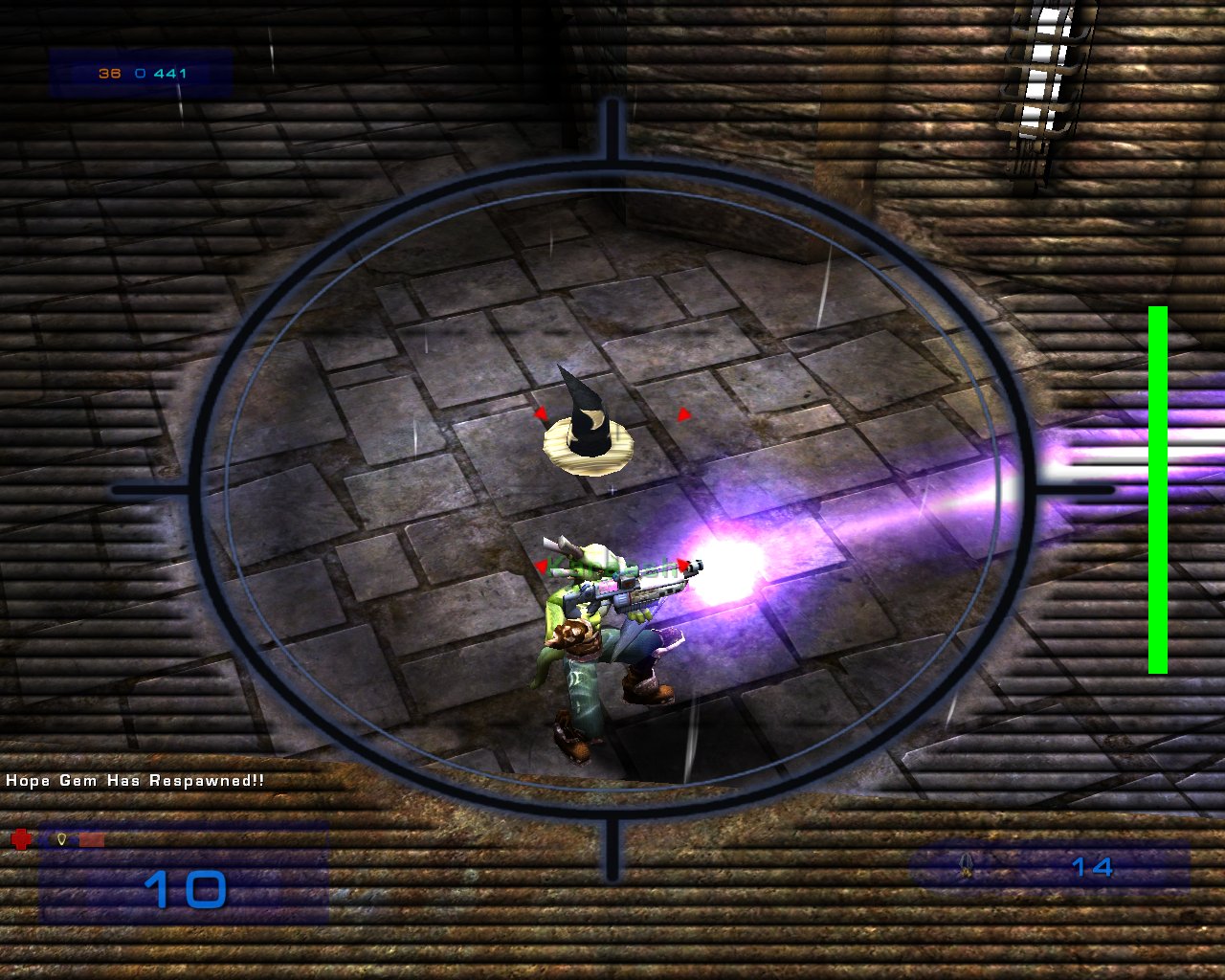
Task: Click the top tick of the crosshair reticle
Action: pyautogui.click(x=612, y=124)
